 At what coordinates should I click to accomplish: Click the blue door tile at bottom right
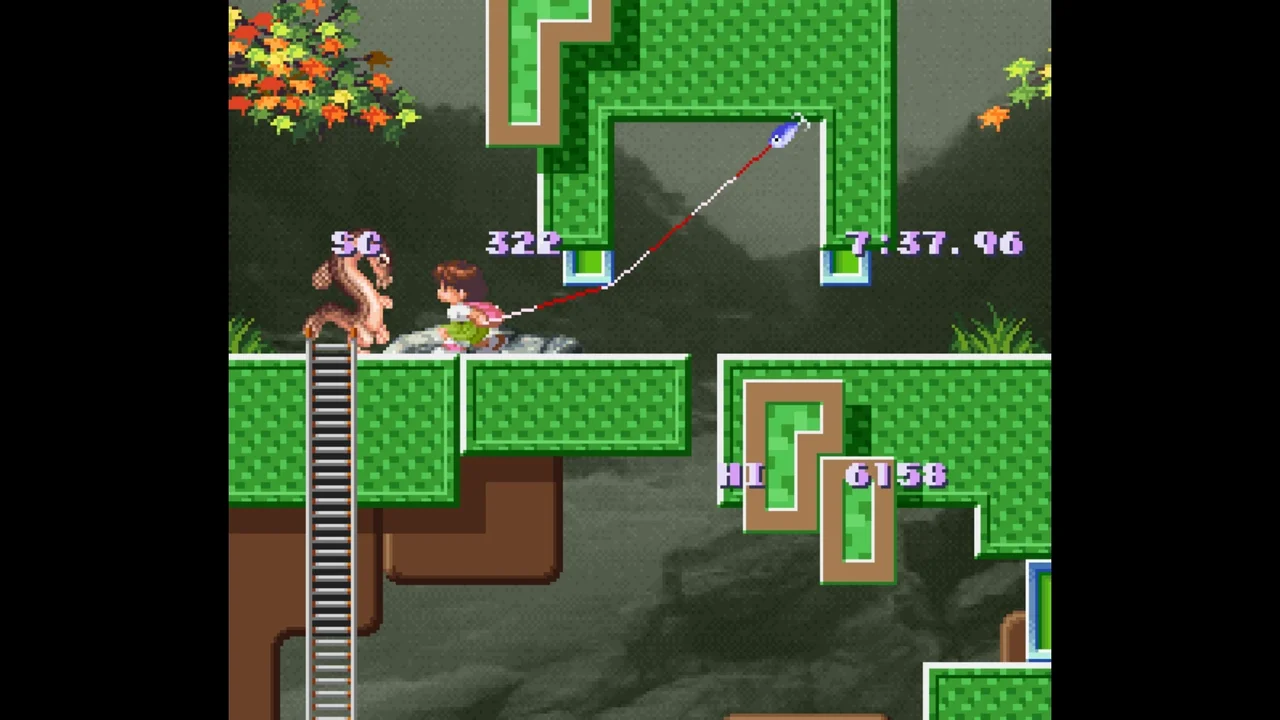(x=1042, y=610)
